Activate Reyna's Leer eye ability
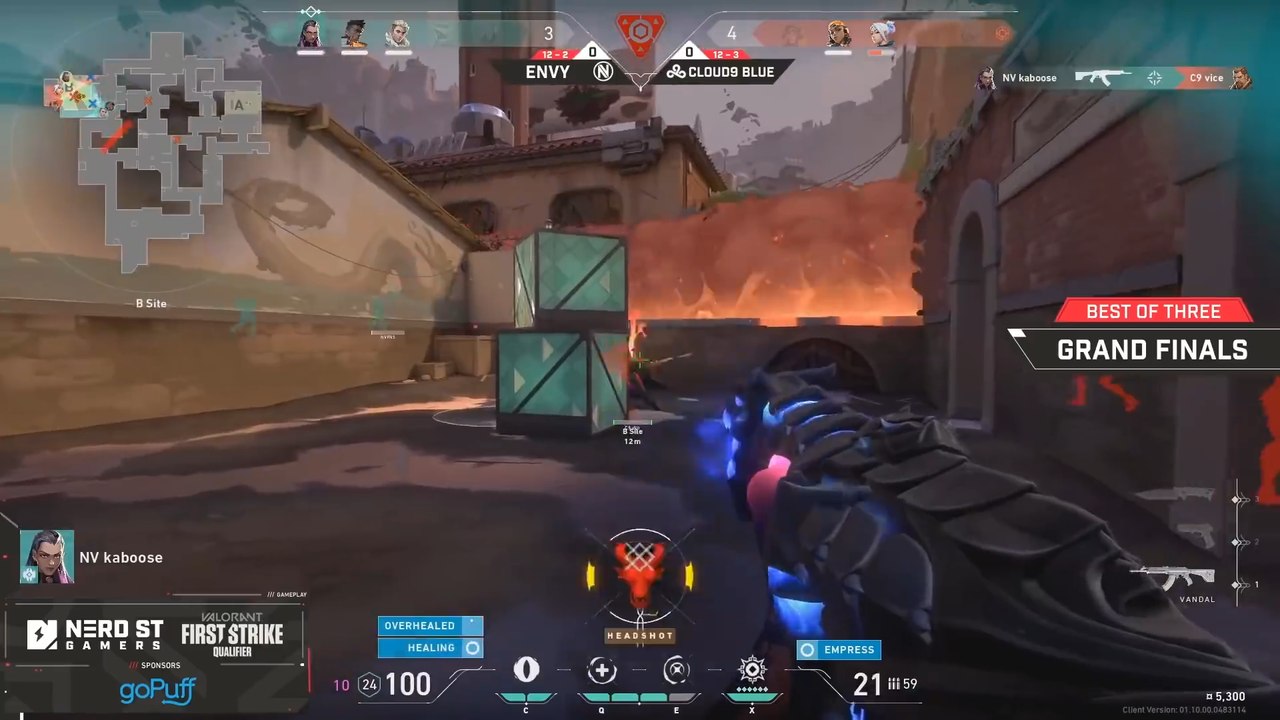1280x720 pixels. point(526,670)
